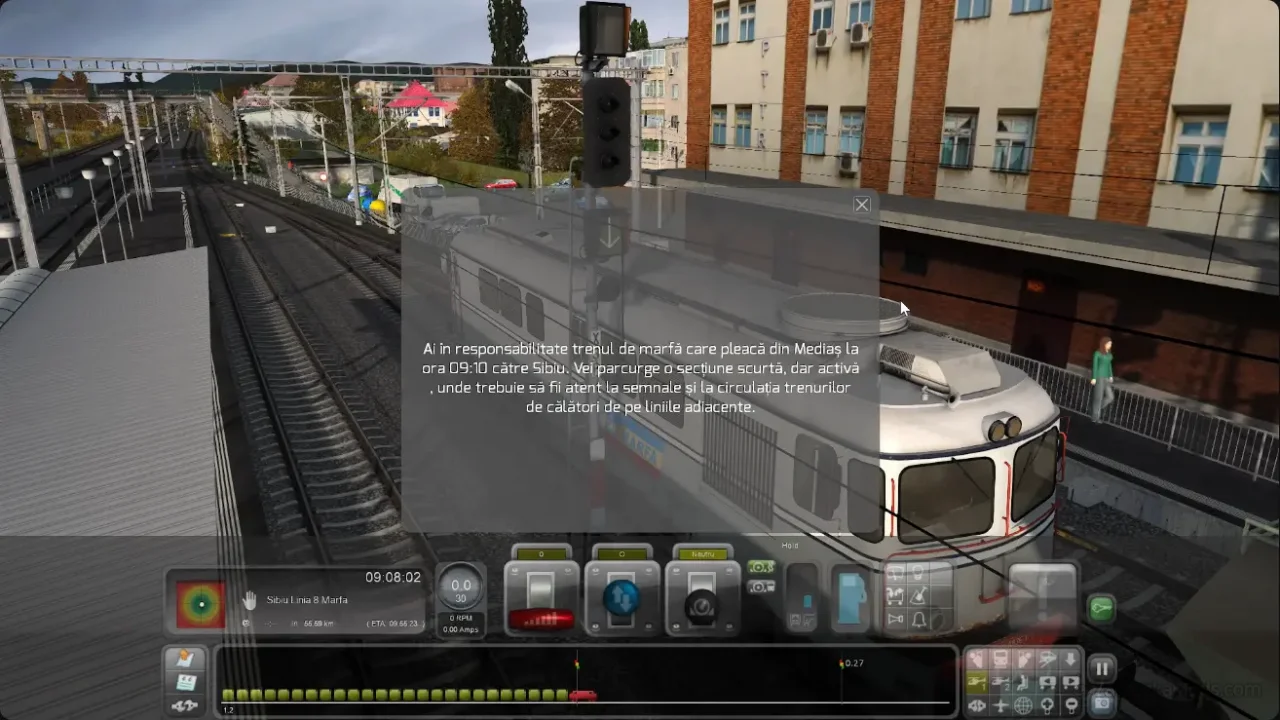Switch to helicopter camera view 1
Image resolution: width=1280 pixels, height=720 pixels.
[x=975, y=682]
